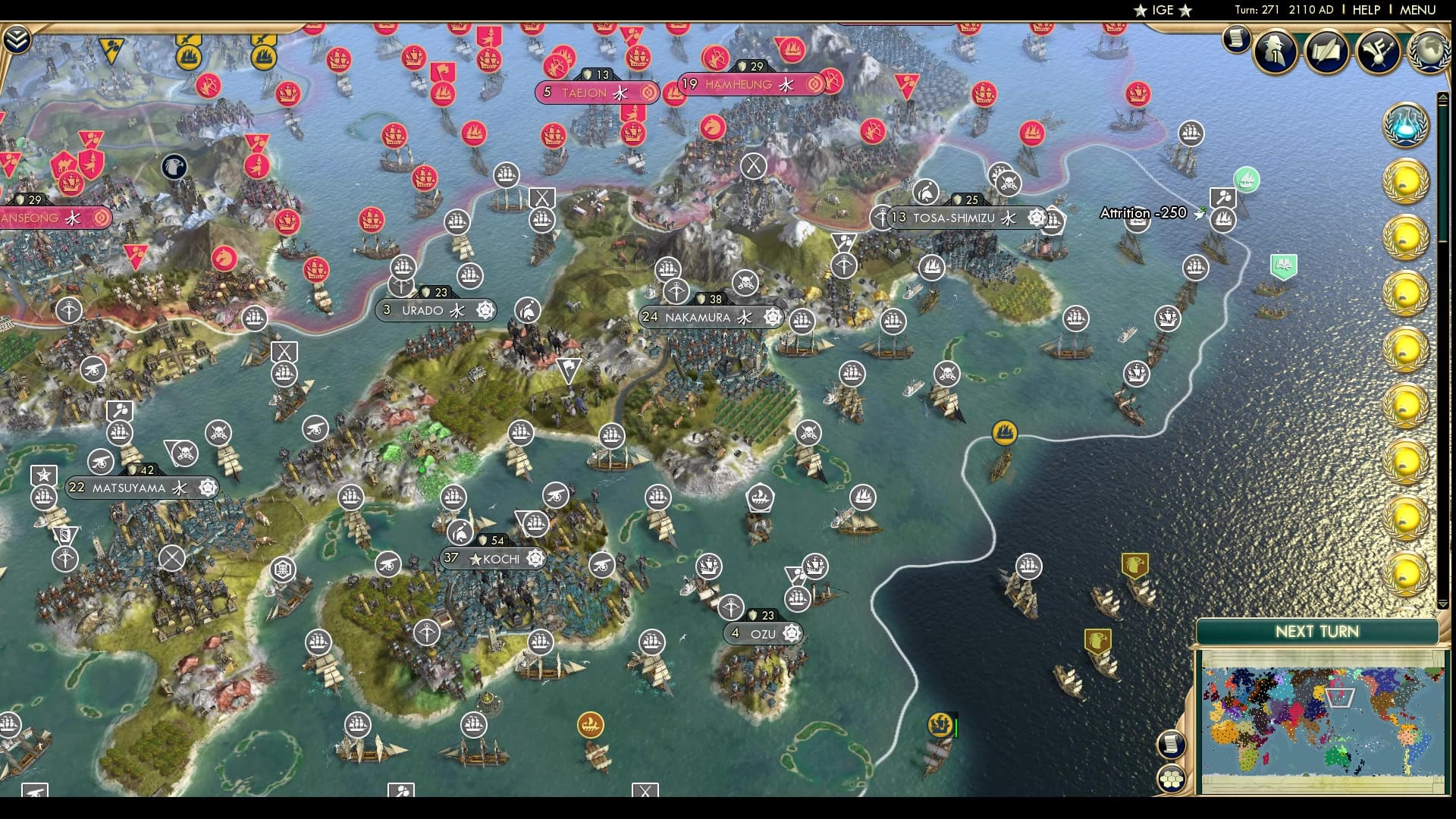The width and height of the screenshot is (1456, 819).
Task: Click the green research agreement notification
Action: pos(1283,266)
